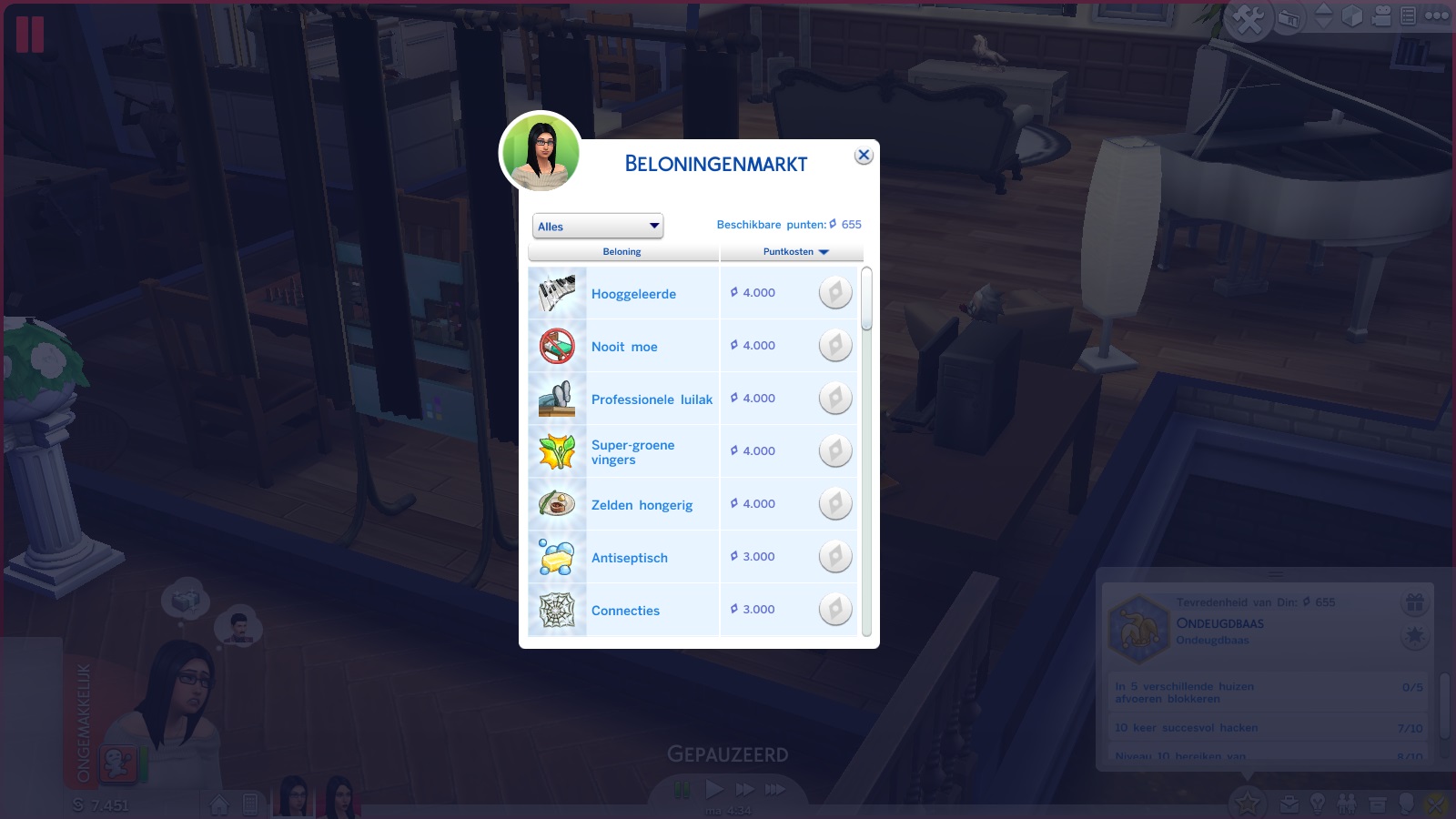
Task: Open Build Mode with the wrench-and-hammer icon
Action: click(1249, 15)
